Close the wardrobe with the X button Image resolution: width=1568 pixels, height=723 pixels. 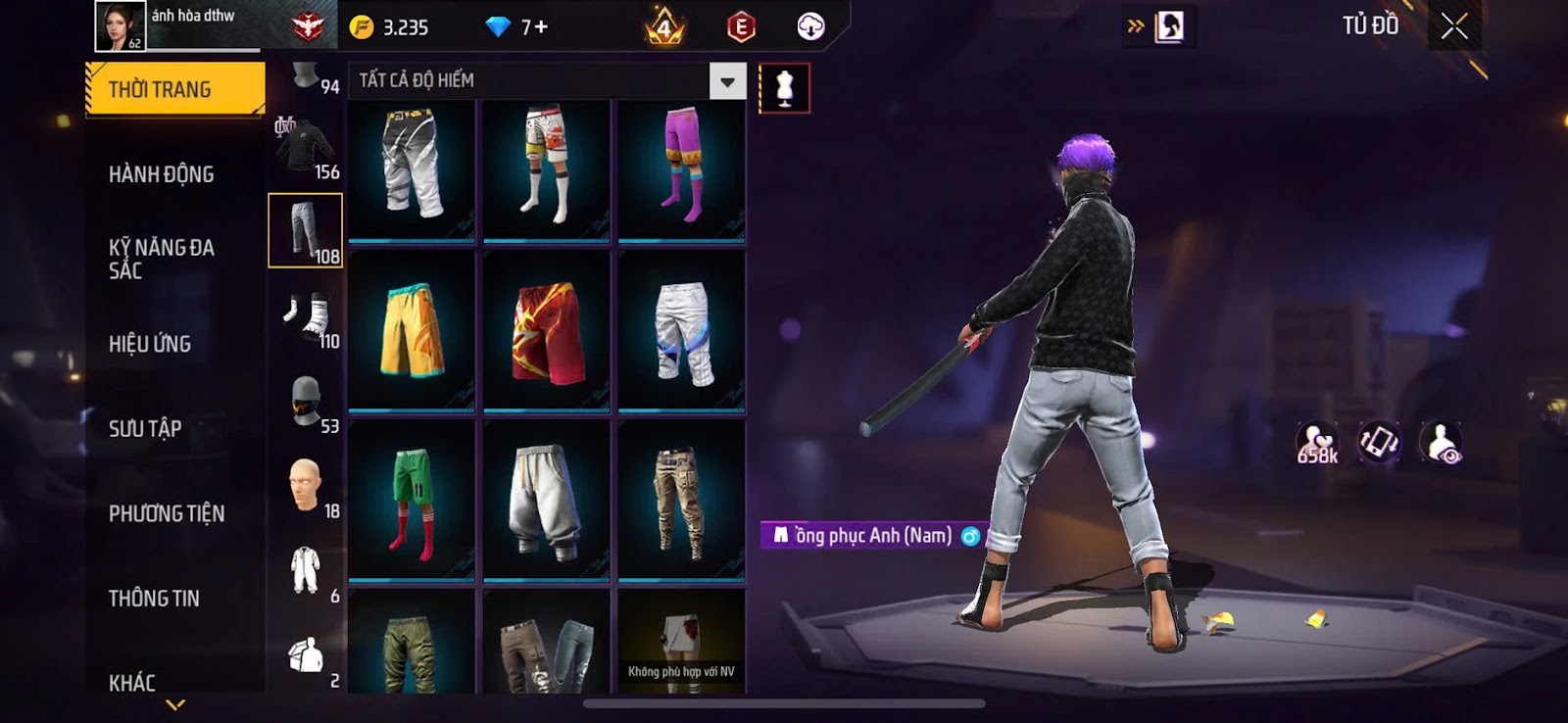tap(1454, 26)
